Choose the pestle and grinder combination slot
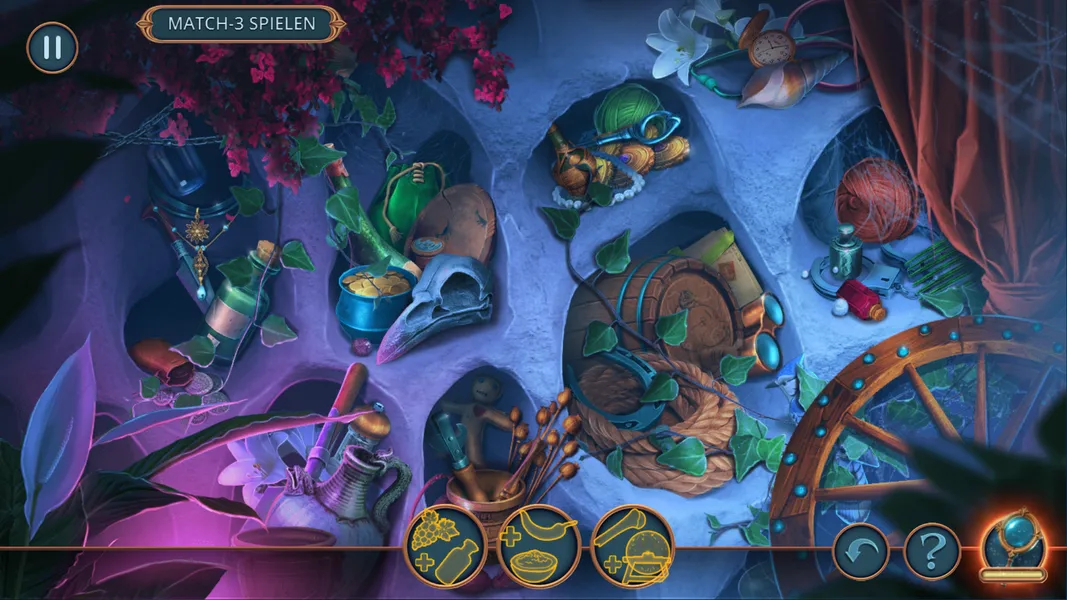Screen dimensions: 1067x600 coord(632,545)
